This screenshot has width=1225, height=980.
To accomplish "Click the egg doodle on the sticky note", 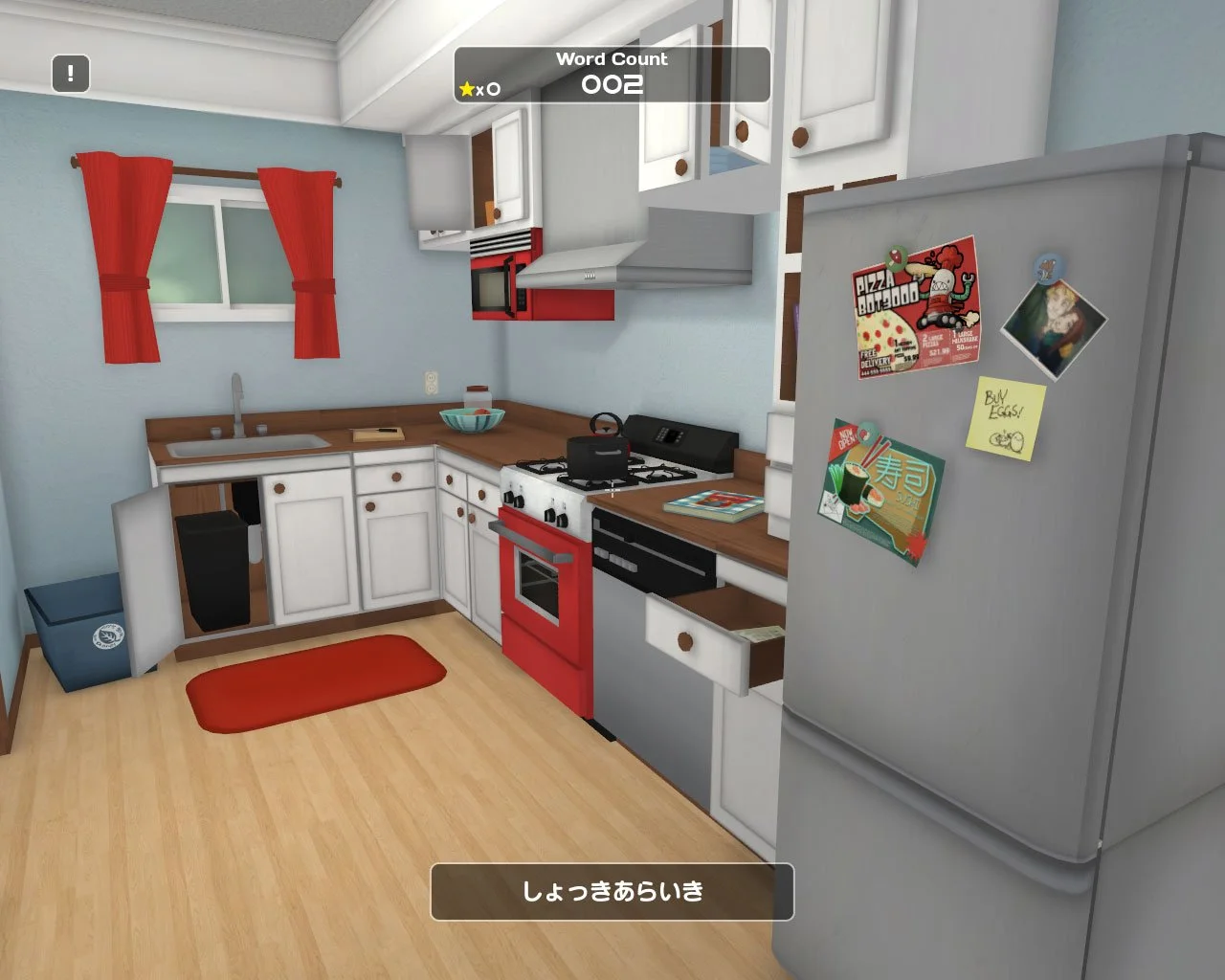I will [x=1006, y=439].
